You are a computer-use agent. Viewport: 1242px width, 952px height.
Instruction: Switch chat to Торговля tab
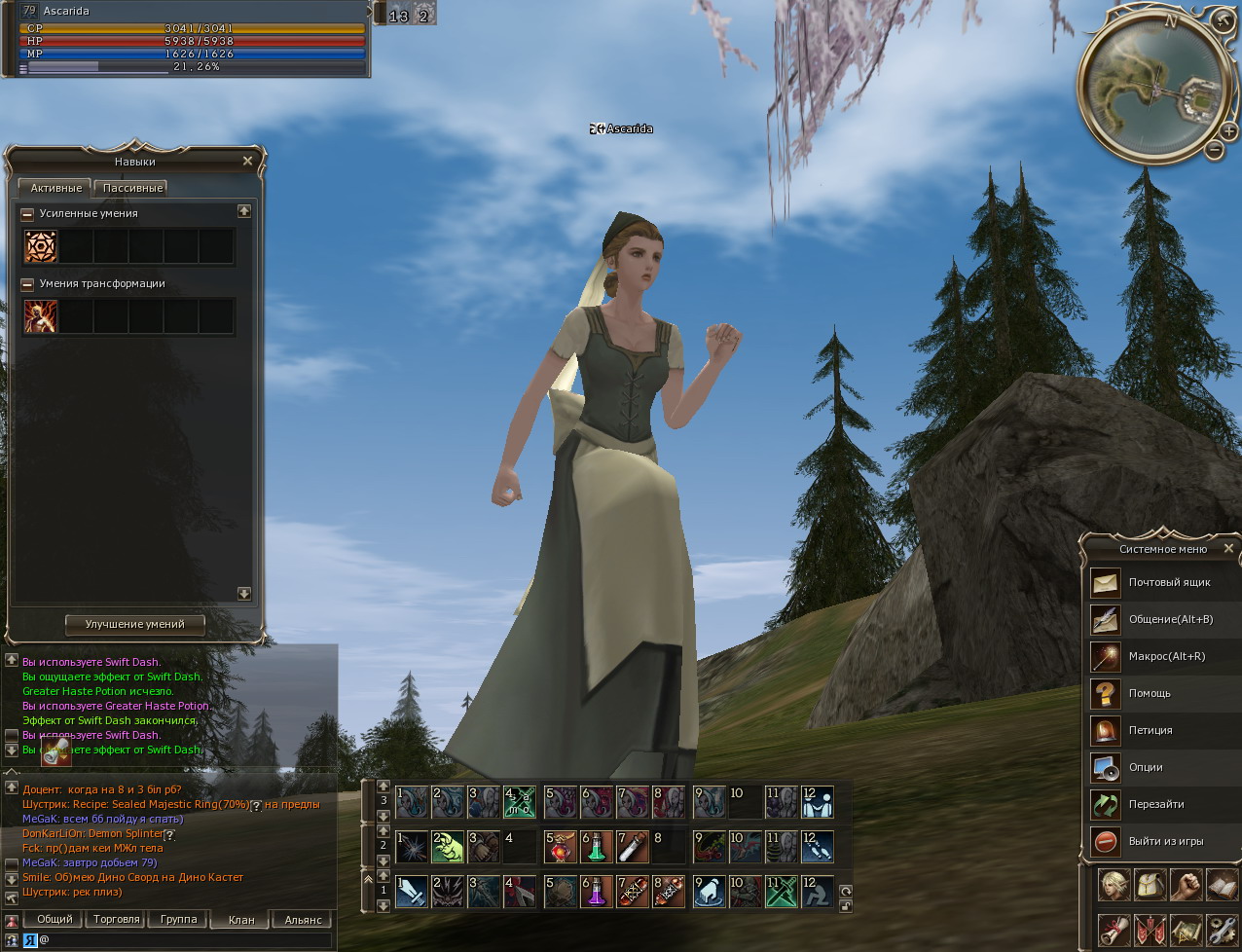tap(116, 919)
